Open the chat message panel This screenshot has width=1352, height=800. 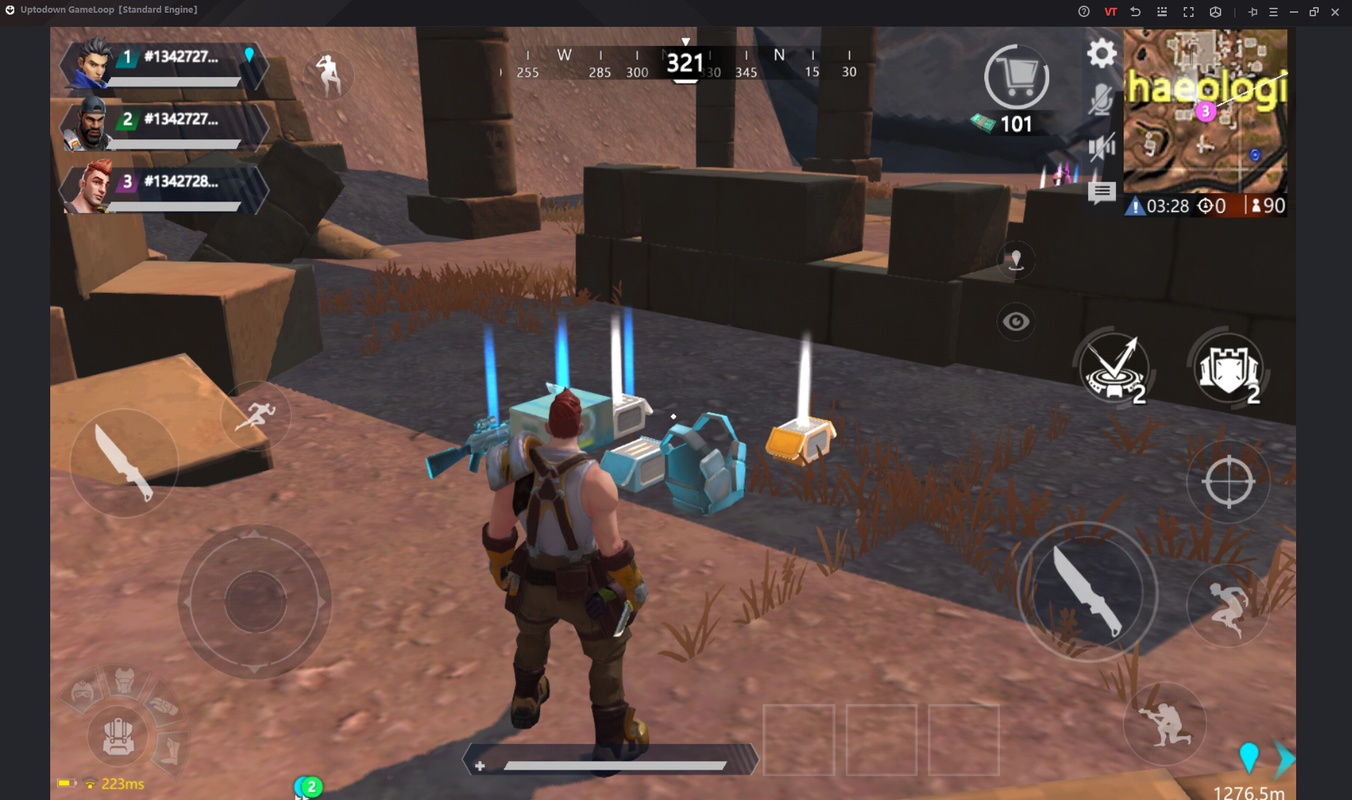click(x=1101, y=192)
